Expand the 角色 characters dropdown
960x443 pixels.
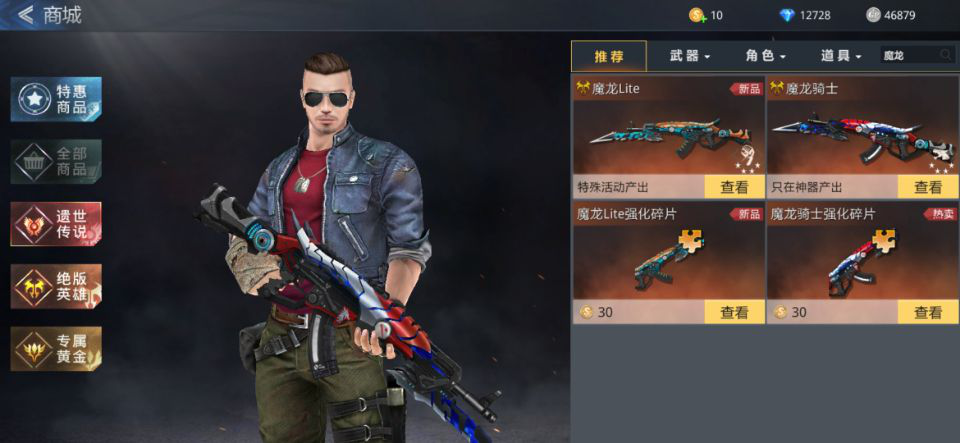coord(766,56)
